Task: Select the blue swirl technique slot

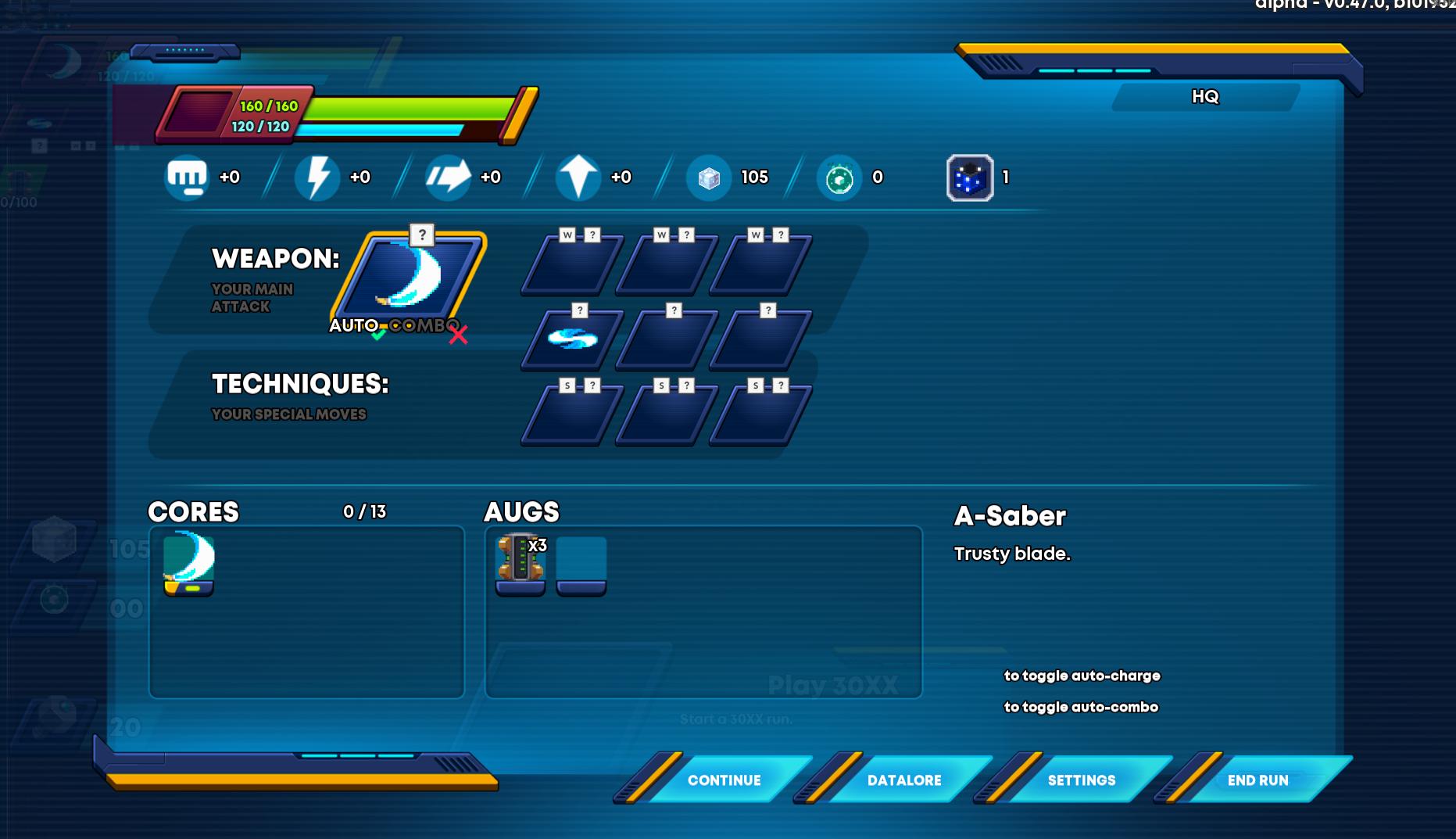Action: [573, 339]
